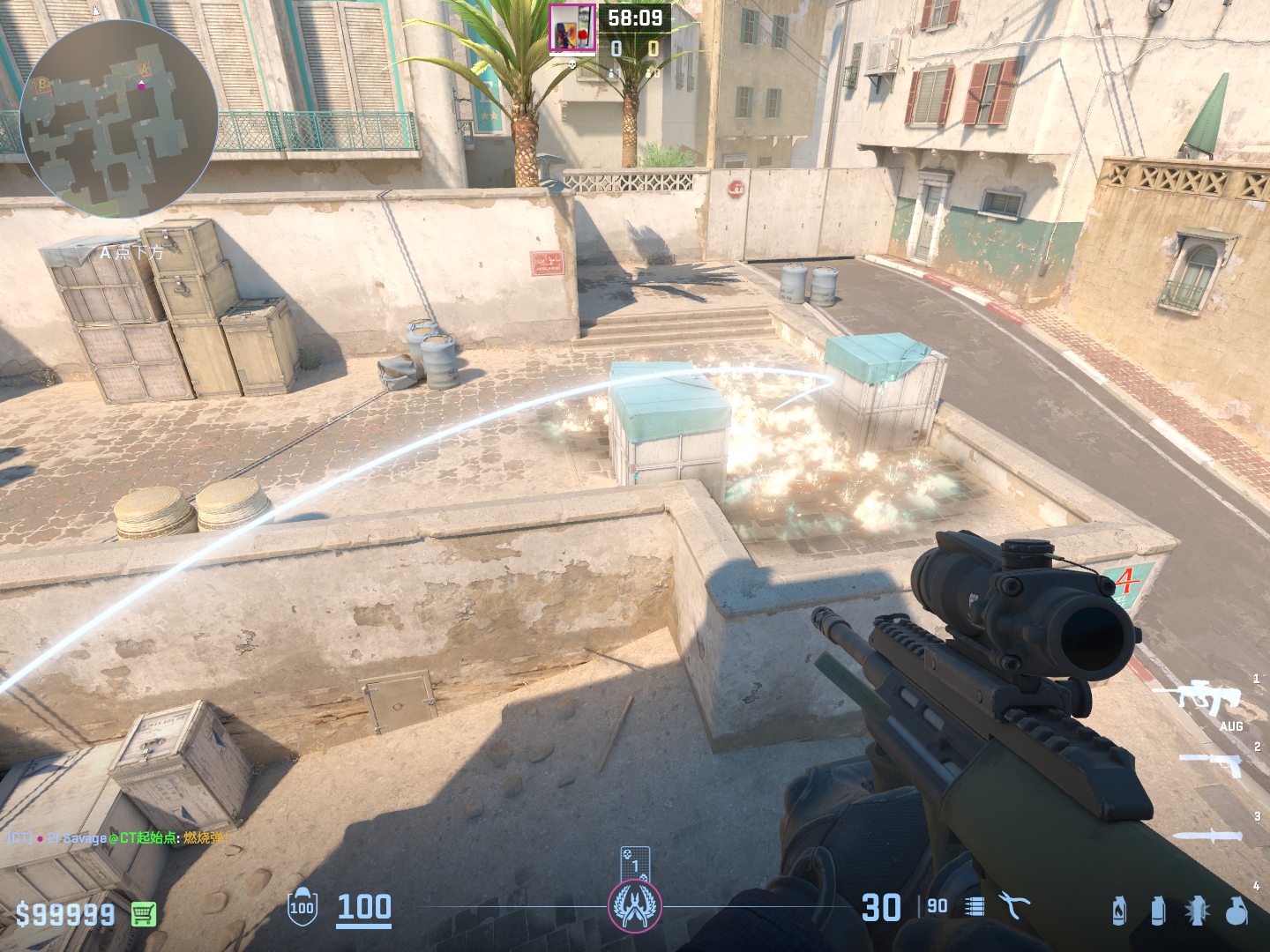Select the incendiary grenade icon

(1119, 911)
